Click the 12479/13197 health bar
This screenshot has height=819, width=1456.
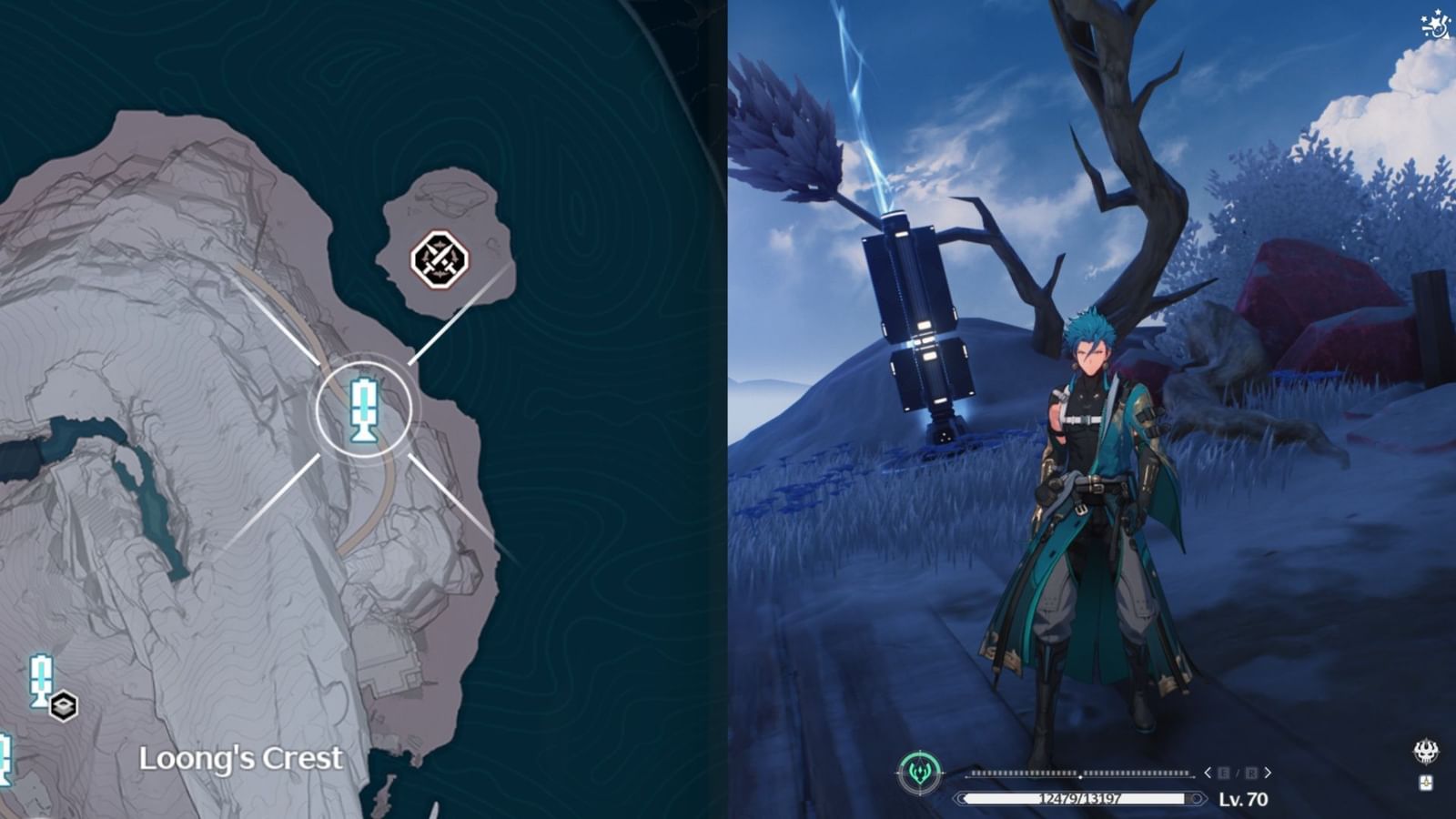click(x=1077, y=798)
